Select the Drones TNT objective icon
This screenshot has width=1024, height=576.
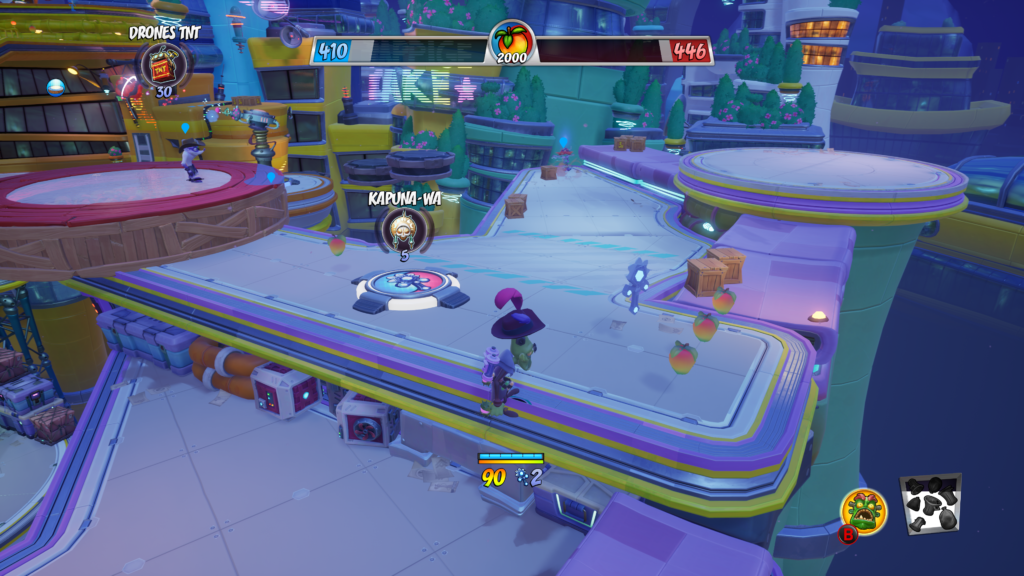(160, 64)
